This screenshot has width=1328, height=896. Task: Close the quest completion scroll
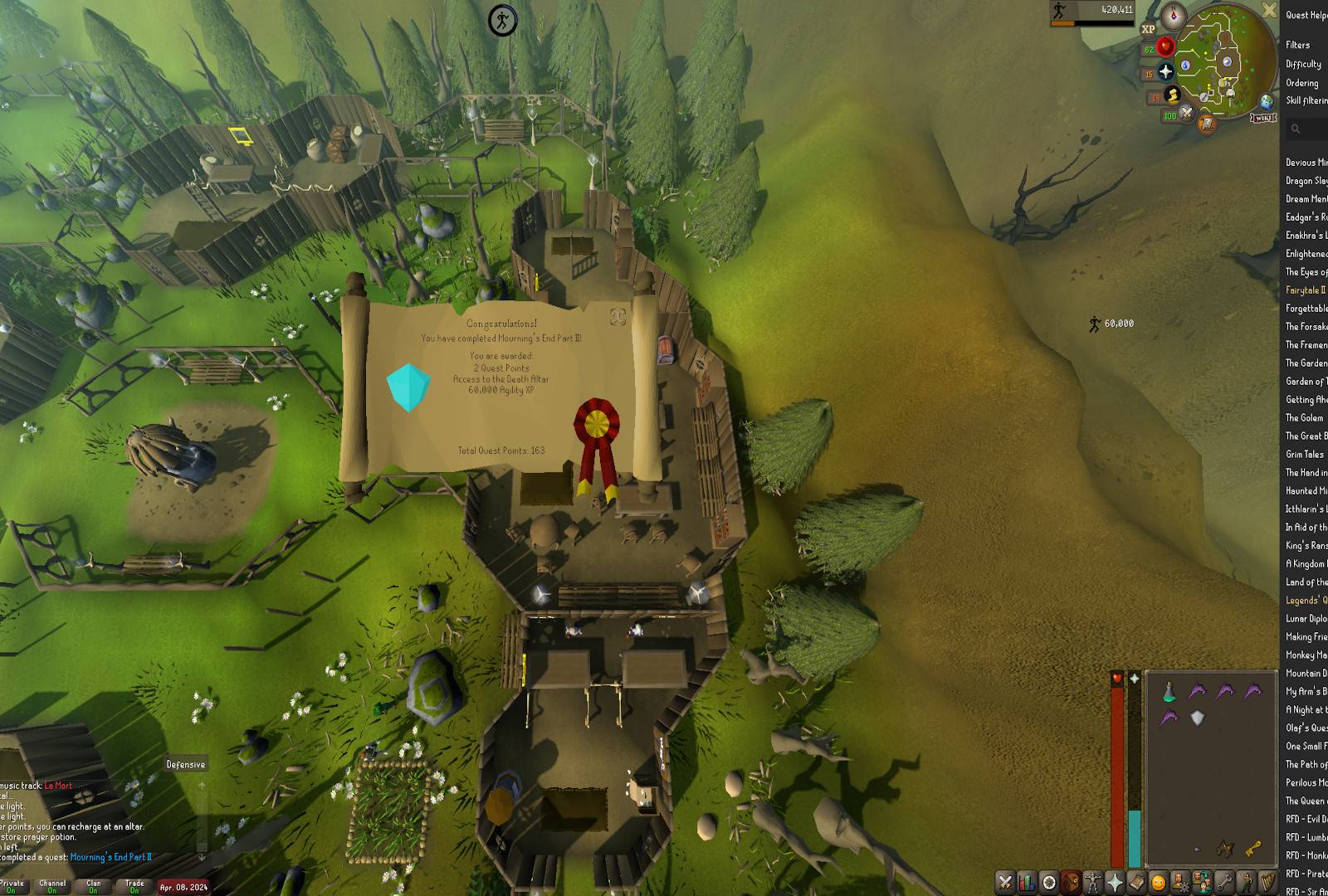[x=617, y=316]
